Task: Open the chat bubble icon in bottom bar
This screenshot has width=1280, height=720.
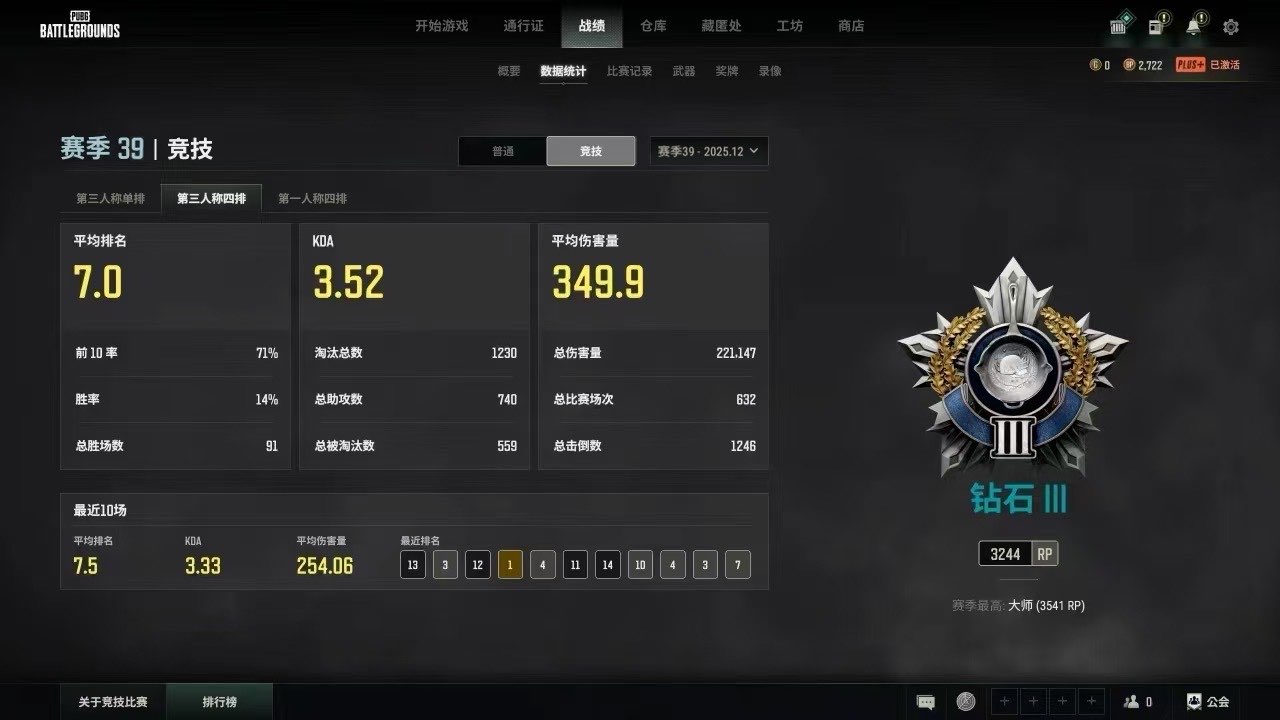Action: coord(926,702)
